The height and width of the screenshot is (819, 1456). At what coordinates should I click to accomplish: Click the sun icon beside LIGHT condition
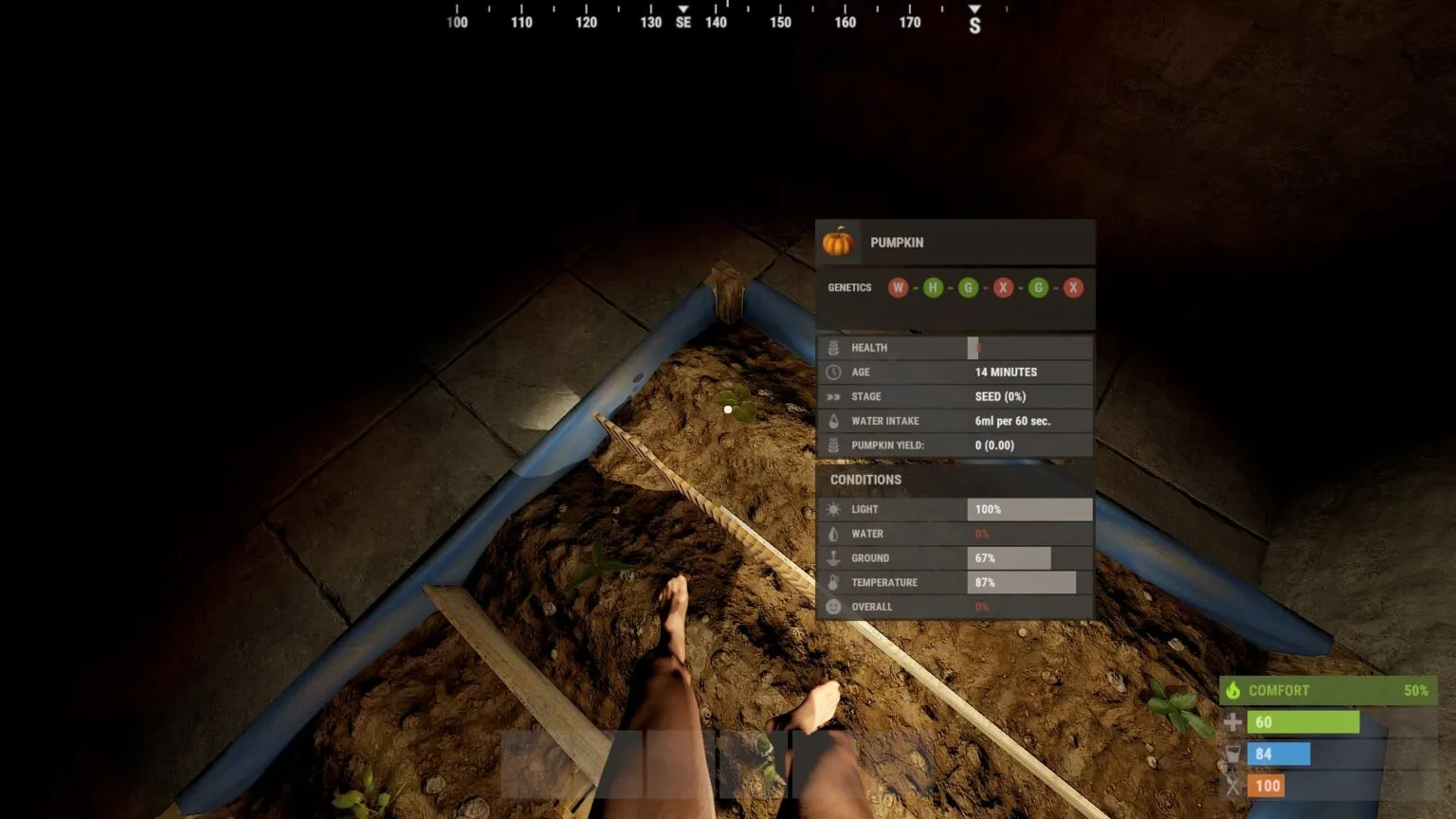(833, 509)
